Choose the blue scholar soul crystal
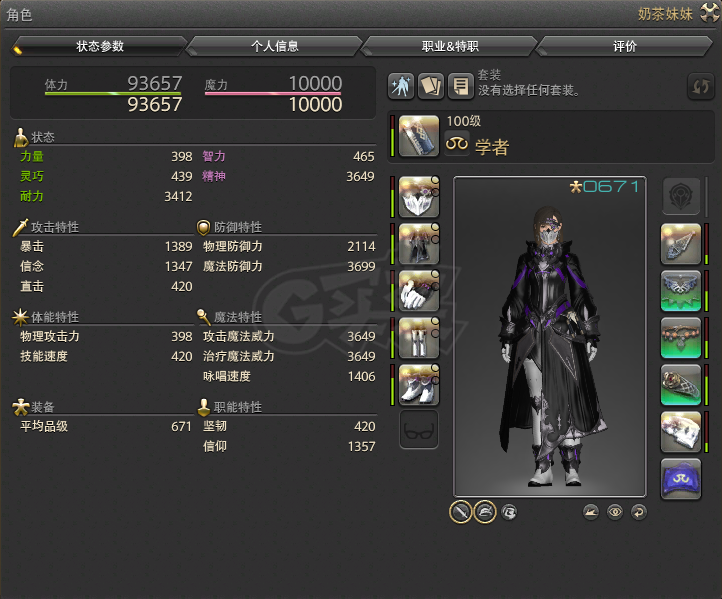Screen dimensions: 722x599 coord(681,479)
